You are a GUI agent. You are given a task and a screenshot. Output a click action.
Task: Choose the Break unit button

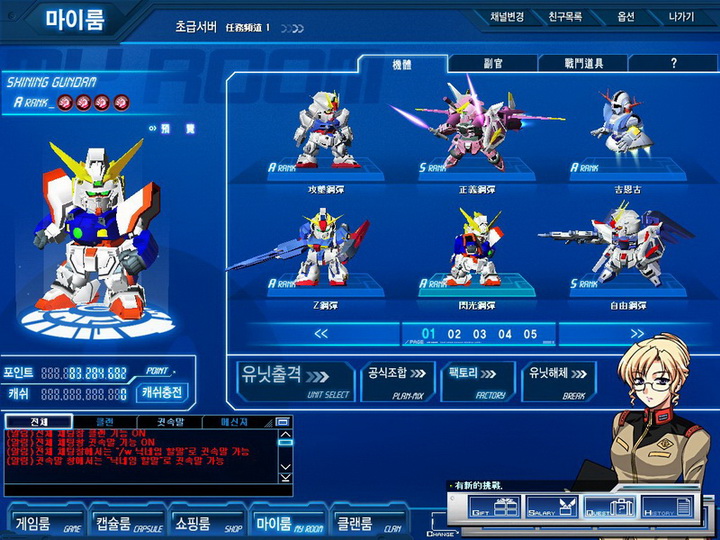click(559, 381)
